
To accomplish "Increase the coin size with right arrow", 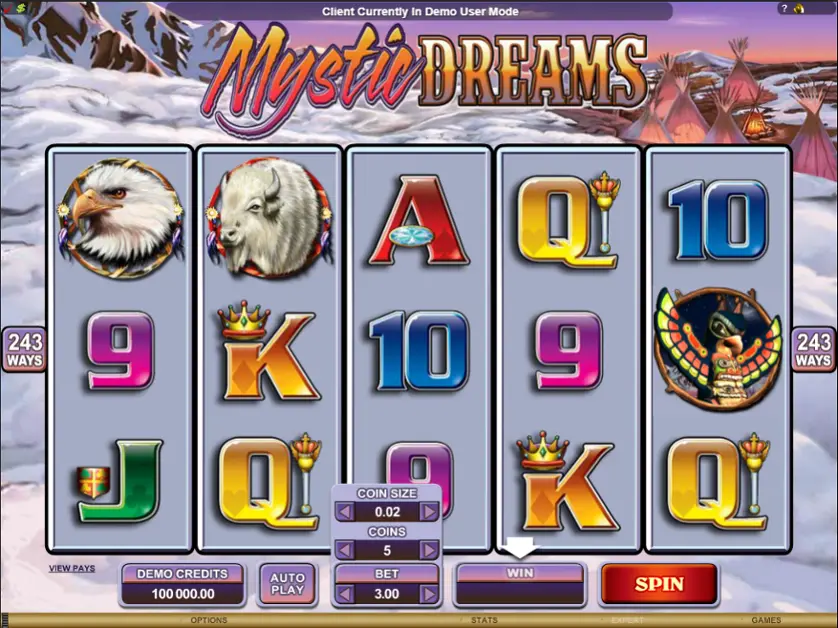I will [429, 512].
